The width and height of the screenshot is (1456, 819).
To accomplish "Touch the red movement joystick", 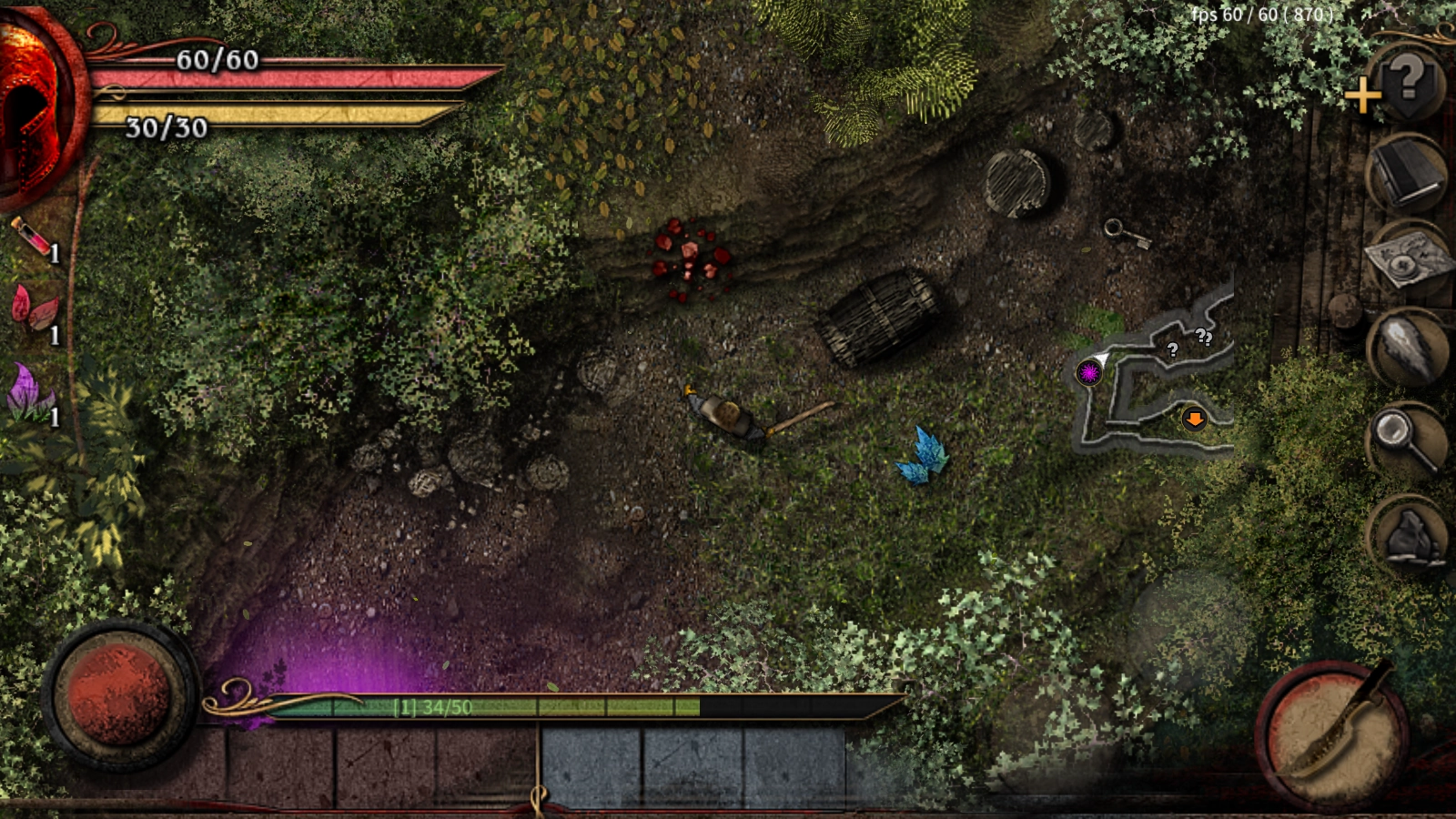I will [x=119, y=696].
